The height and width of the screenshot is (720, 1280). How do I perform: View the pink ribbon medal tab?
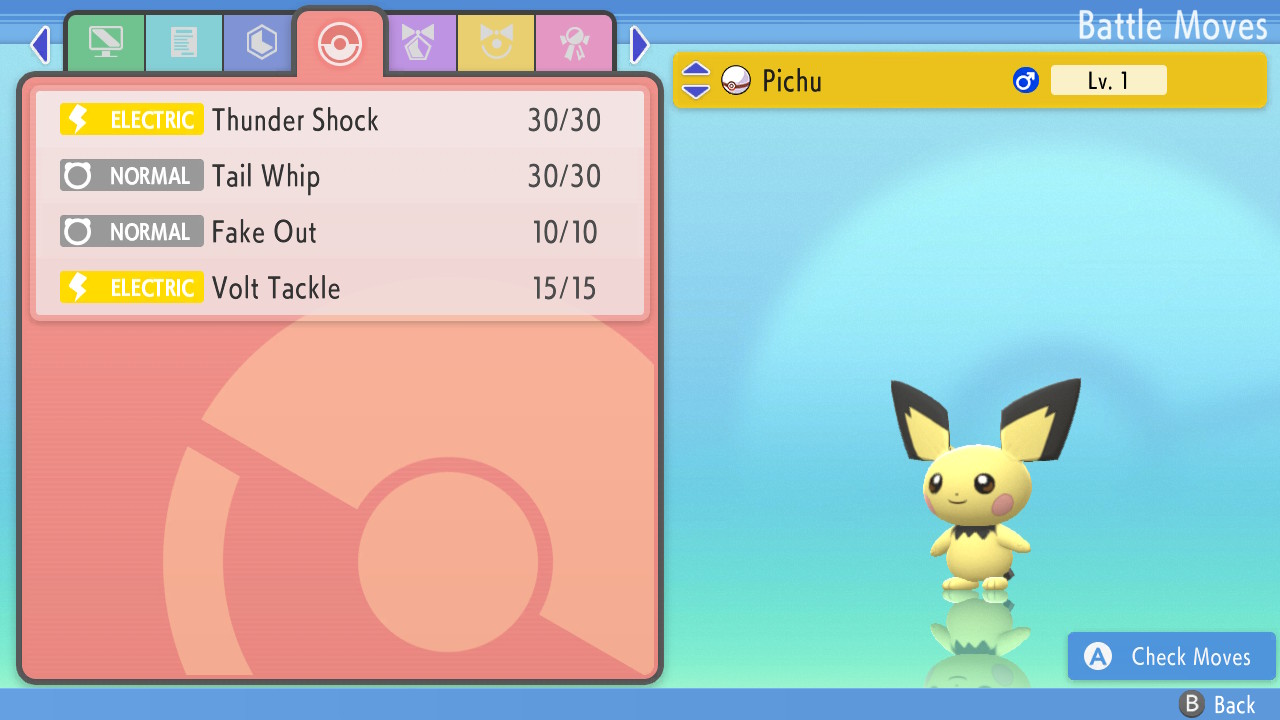574,43
